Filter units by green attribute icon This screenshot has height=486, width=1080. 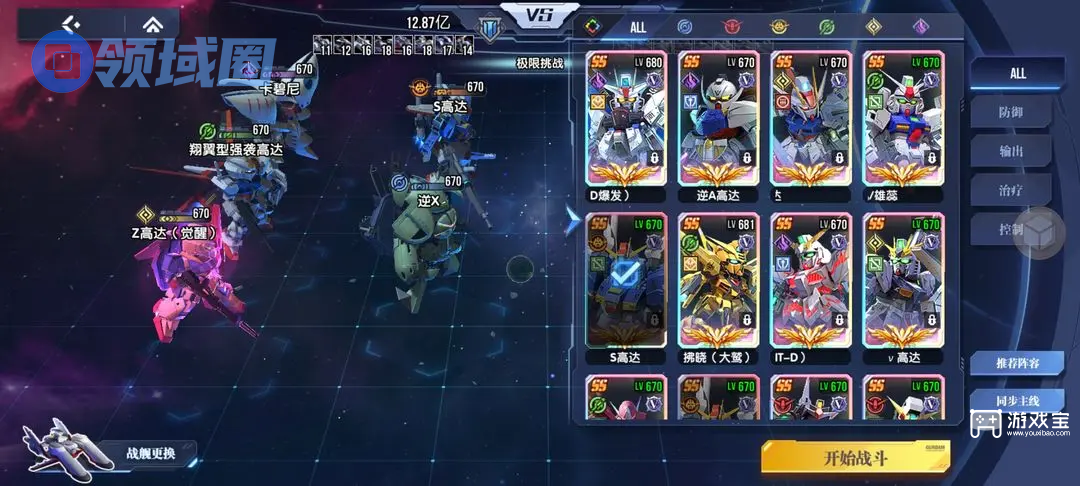click(x=826, y=27)
